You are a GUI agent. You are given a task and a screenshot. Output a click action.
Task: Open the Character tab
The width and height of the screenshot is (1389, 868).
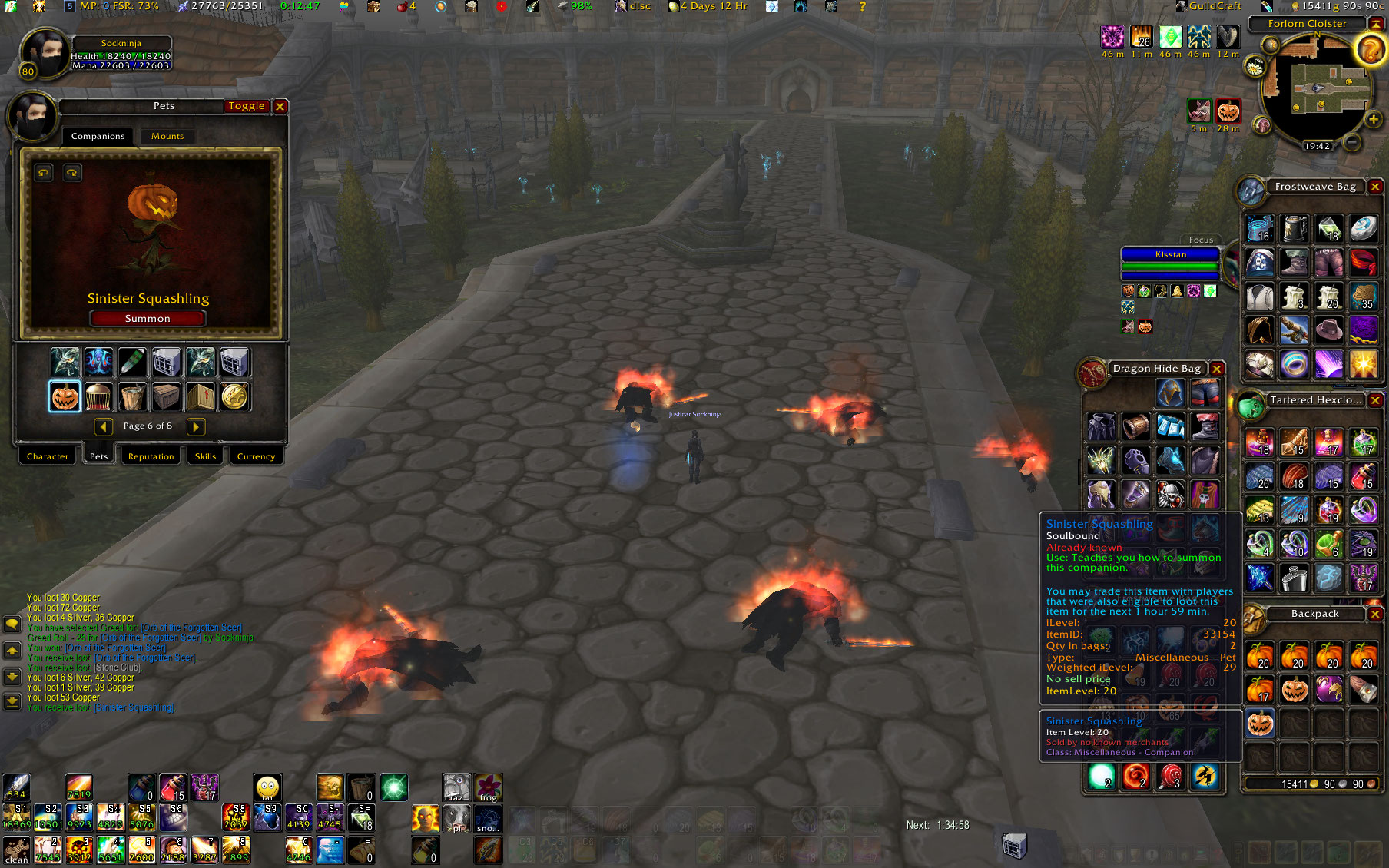48,456
